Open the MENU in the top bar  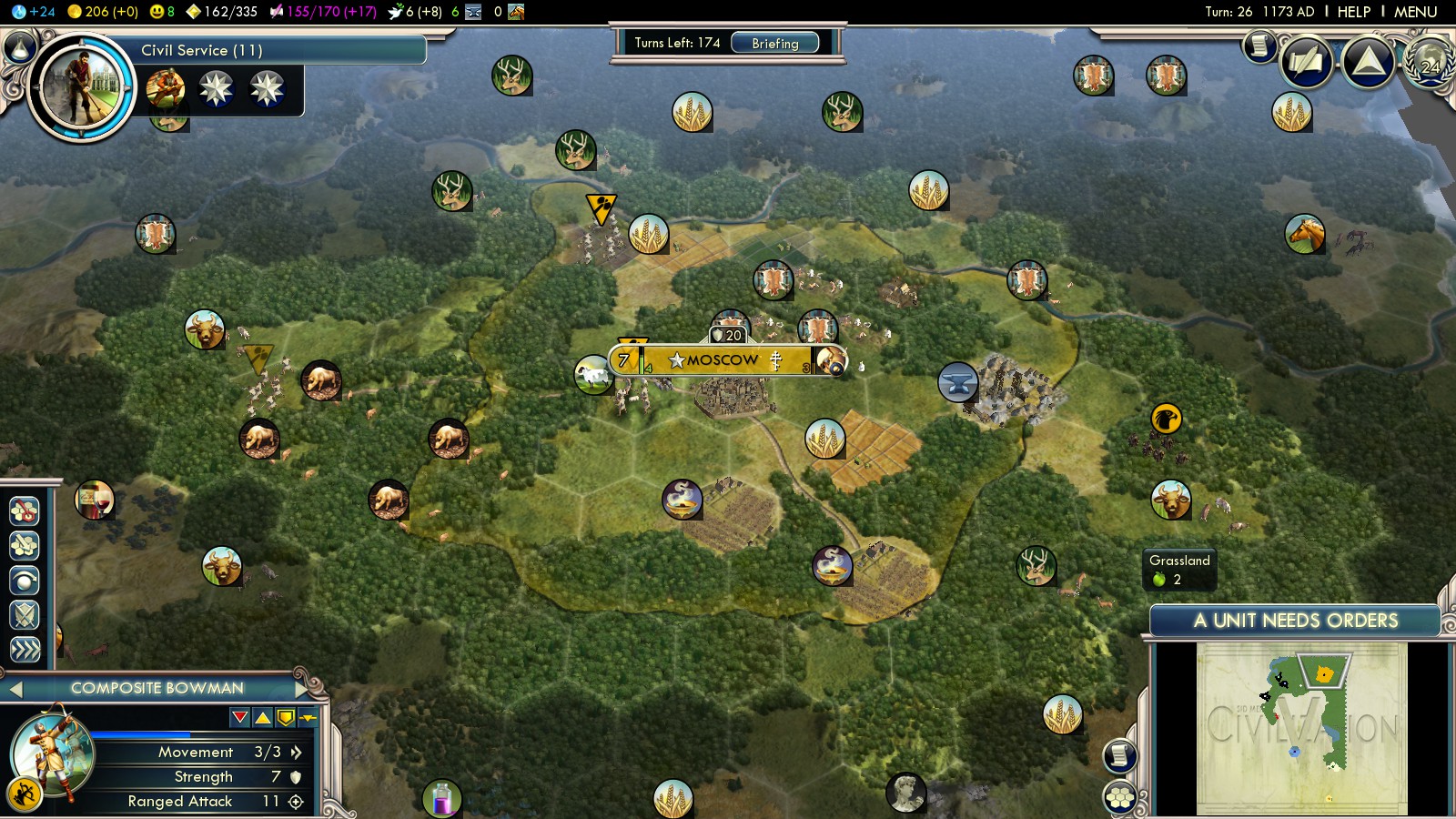[1415, 12]
